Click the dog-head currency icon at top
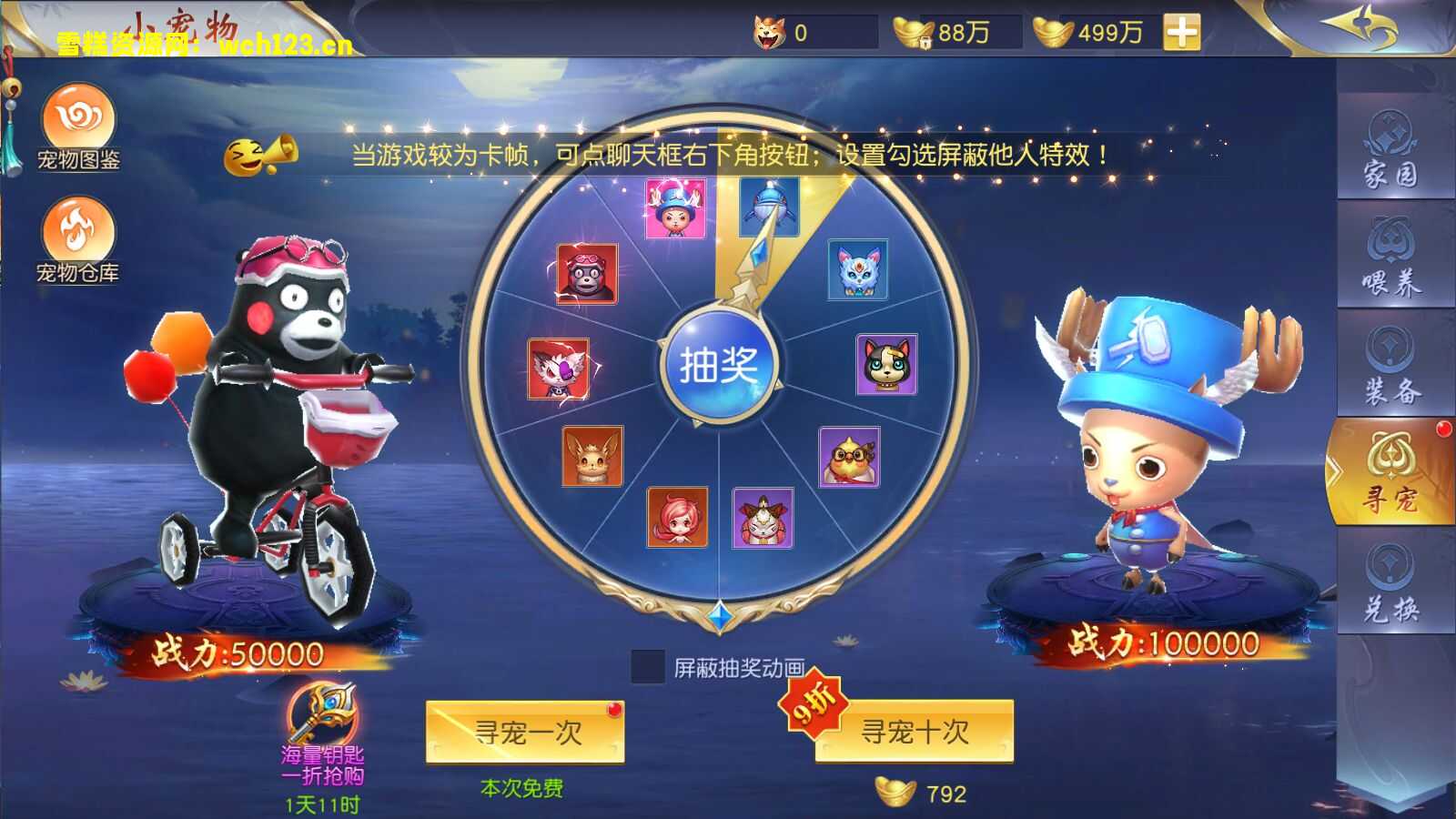 point(767,30)
